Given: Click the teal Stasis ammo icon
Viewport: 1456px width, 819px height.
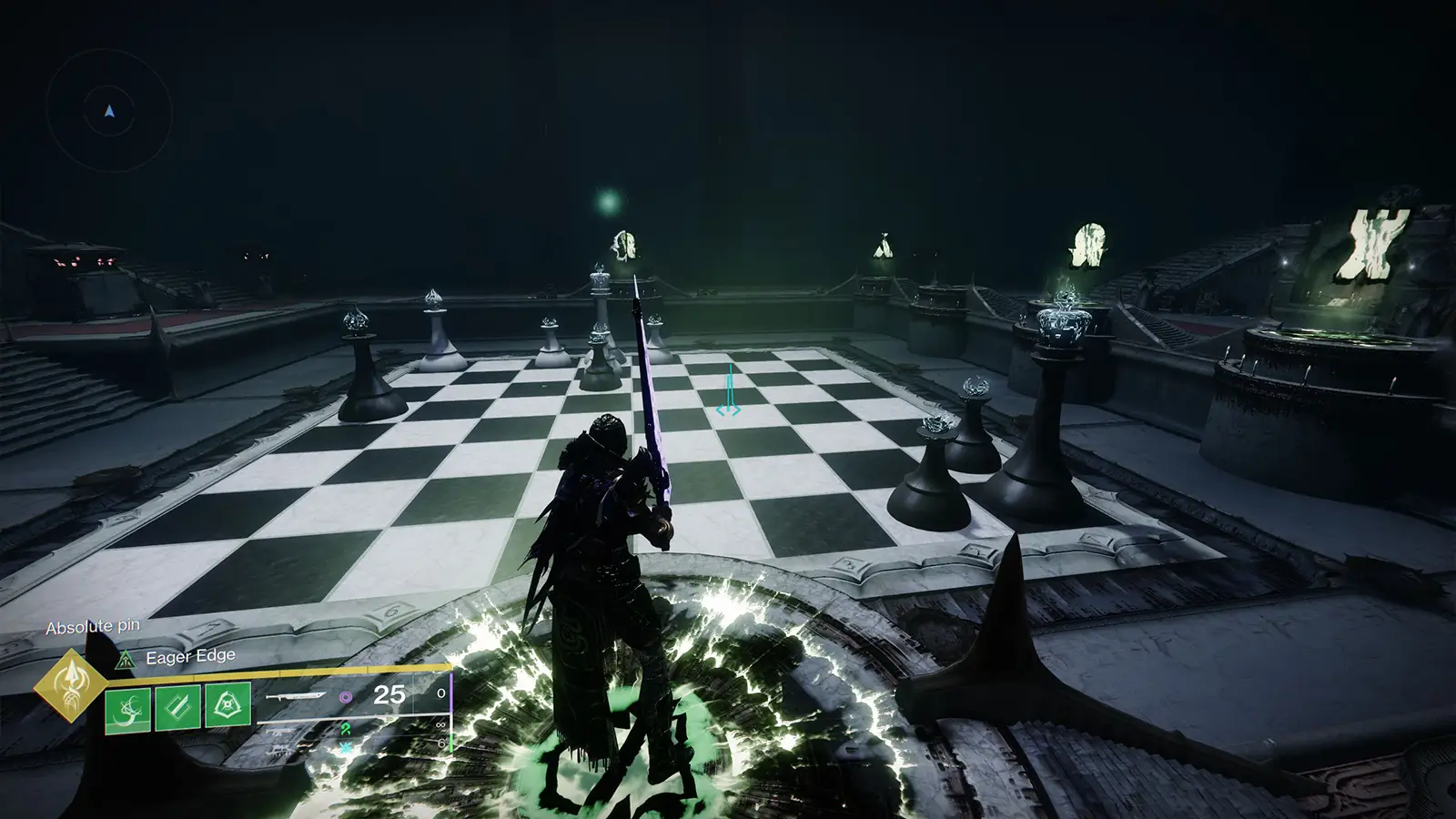Looking at the screenshot, I should (345, 747).
